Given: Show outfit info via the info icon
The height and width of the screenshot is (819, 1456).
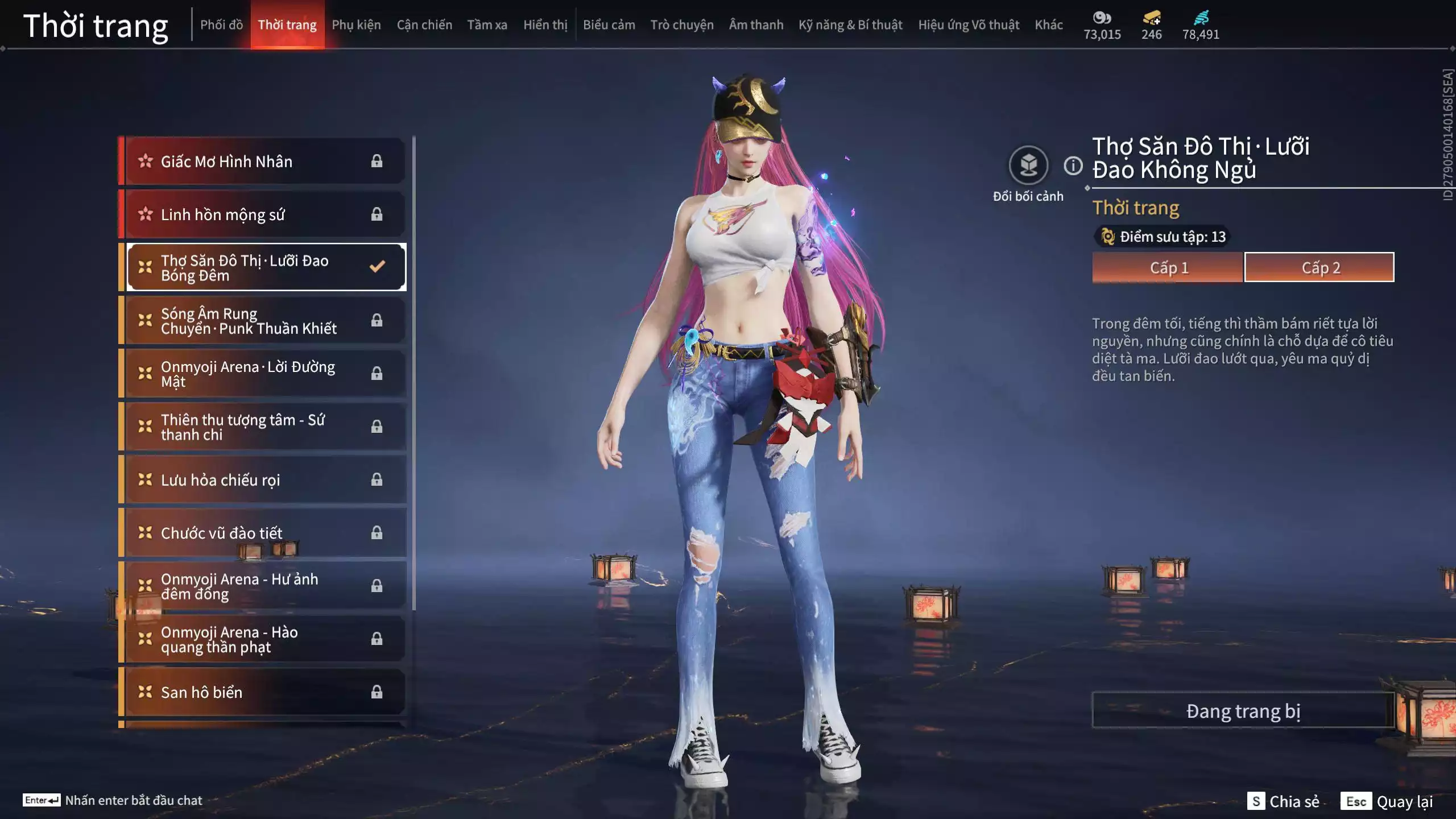Looking at the screenshot, I should click(1073, 166).
